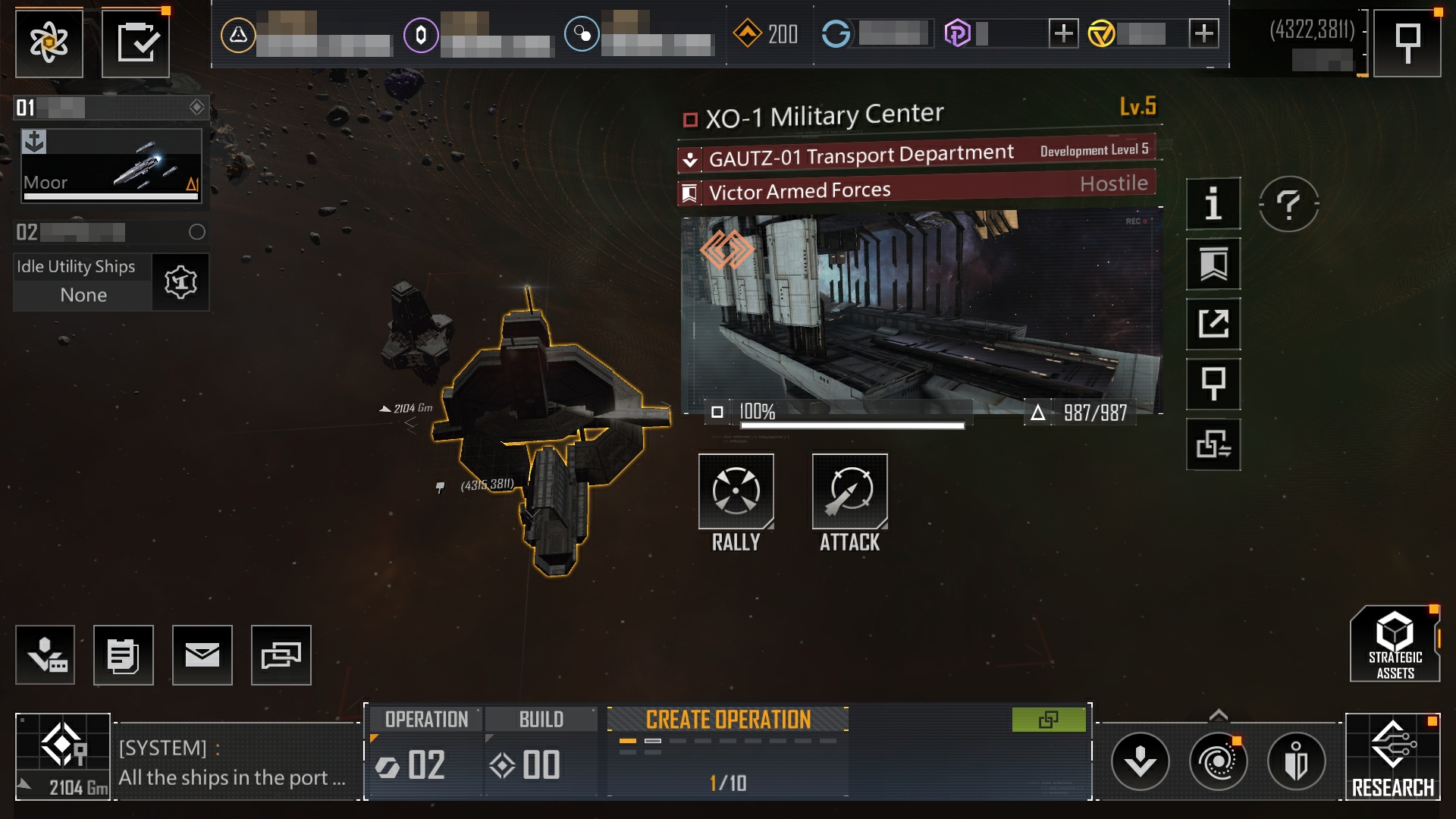
Task: Switch to the Build tab
Action: [541, 719]
